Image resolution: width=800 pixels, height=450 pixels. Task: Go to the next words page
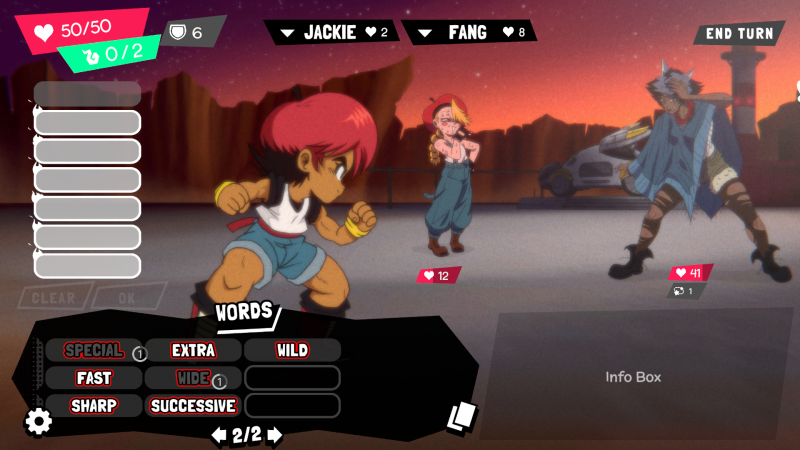[x=275, y=435]
